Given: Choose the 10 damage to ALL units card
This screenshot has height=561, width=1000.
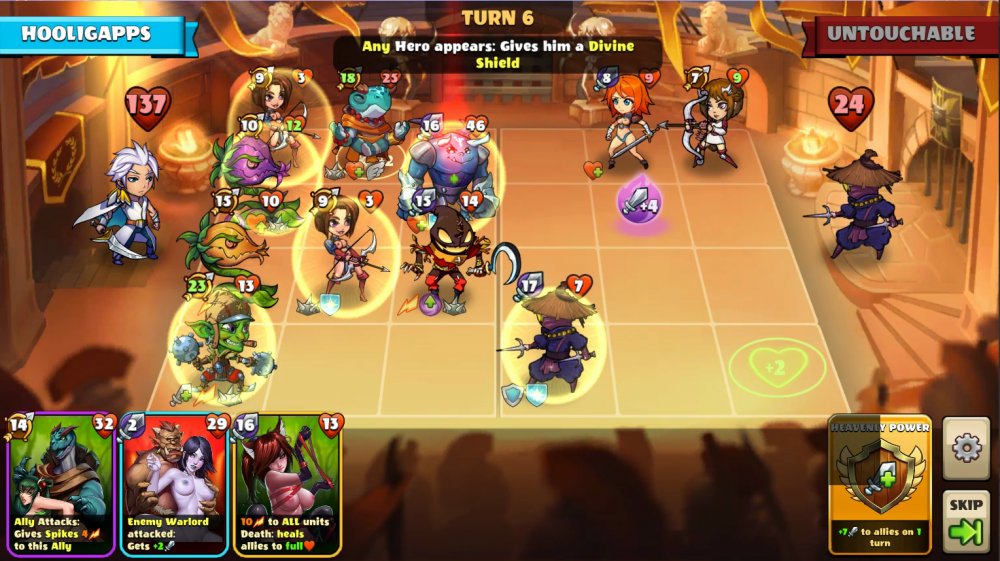Looking at the screenshot, I should click(x=289, y=484).
